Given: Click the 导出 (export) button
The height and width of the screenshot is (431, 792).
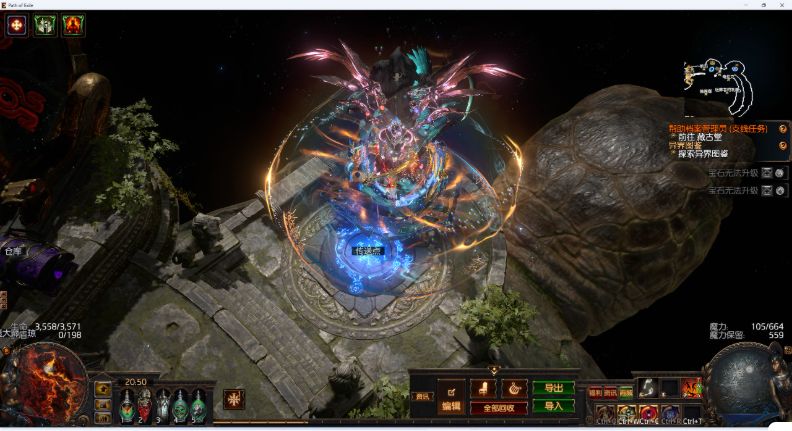Looking at the screenshot, I should click(554, 387).
